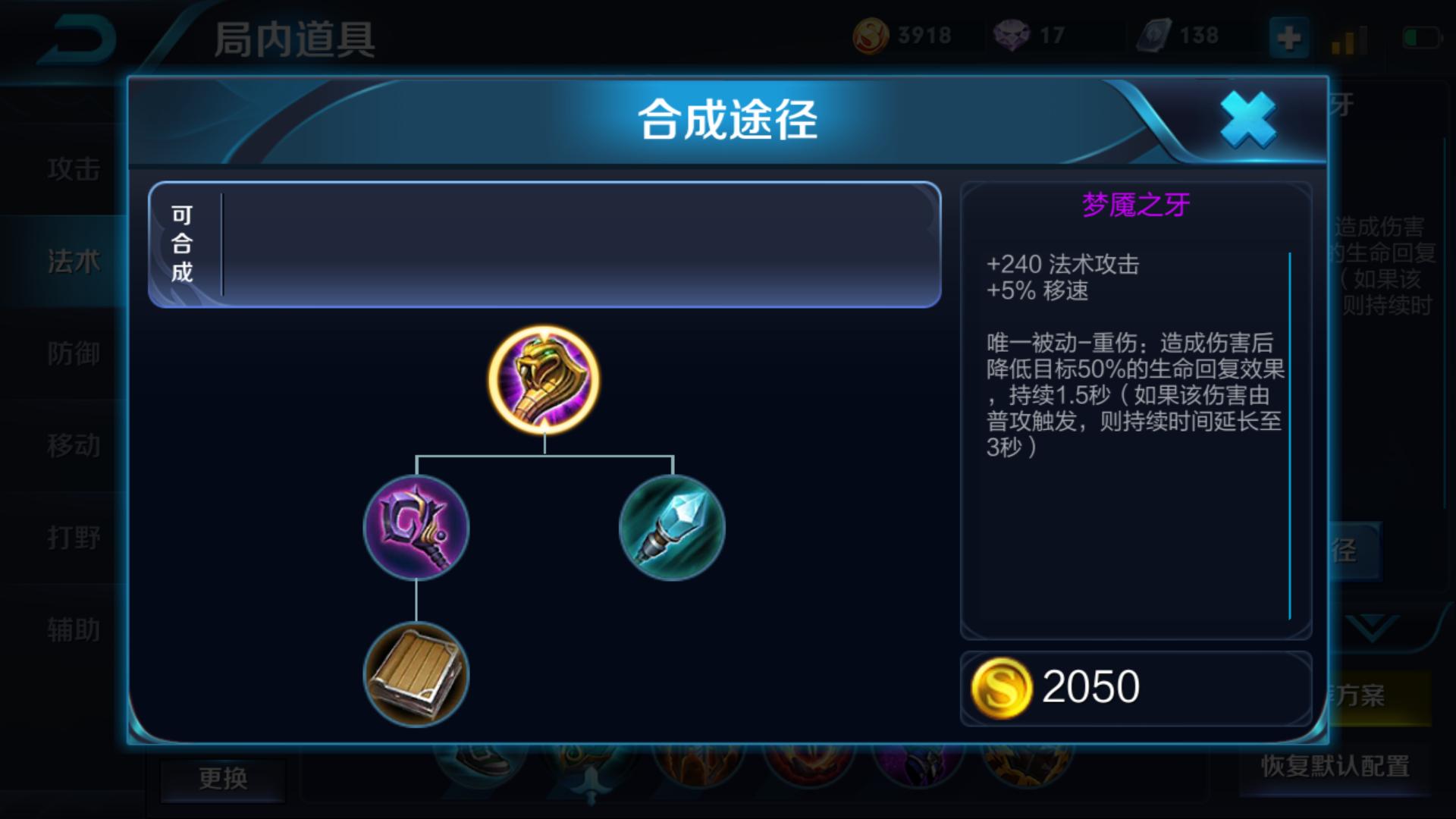Open the 防御 item category
This screenshot has height=819, width=1456.
[x=72, y=354]
